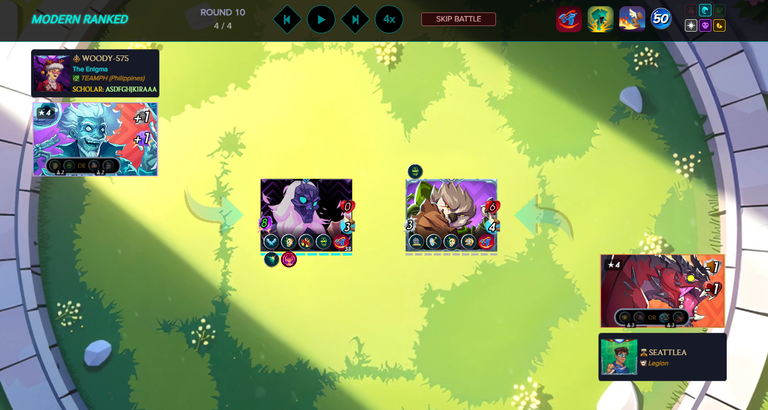The width and height of the screenshot is (768, 410).
Task: Toggle the 4x playback speed
Action: point(389,19)
